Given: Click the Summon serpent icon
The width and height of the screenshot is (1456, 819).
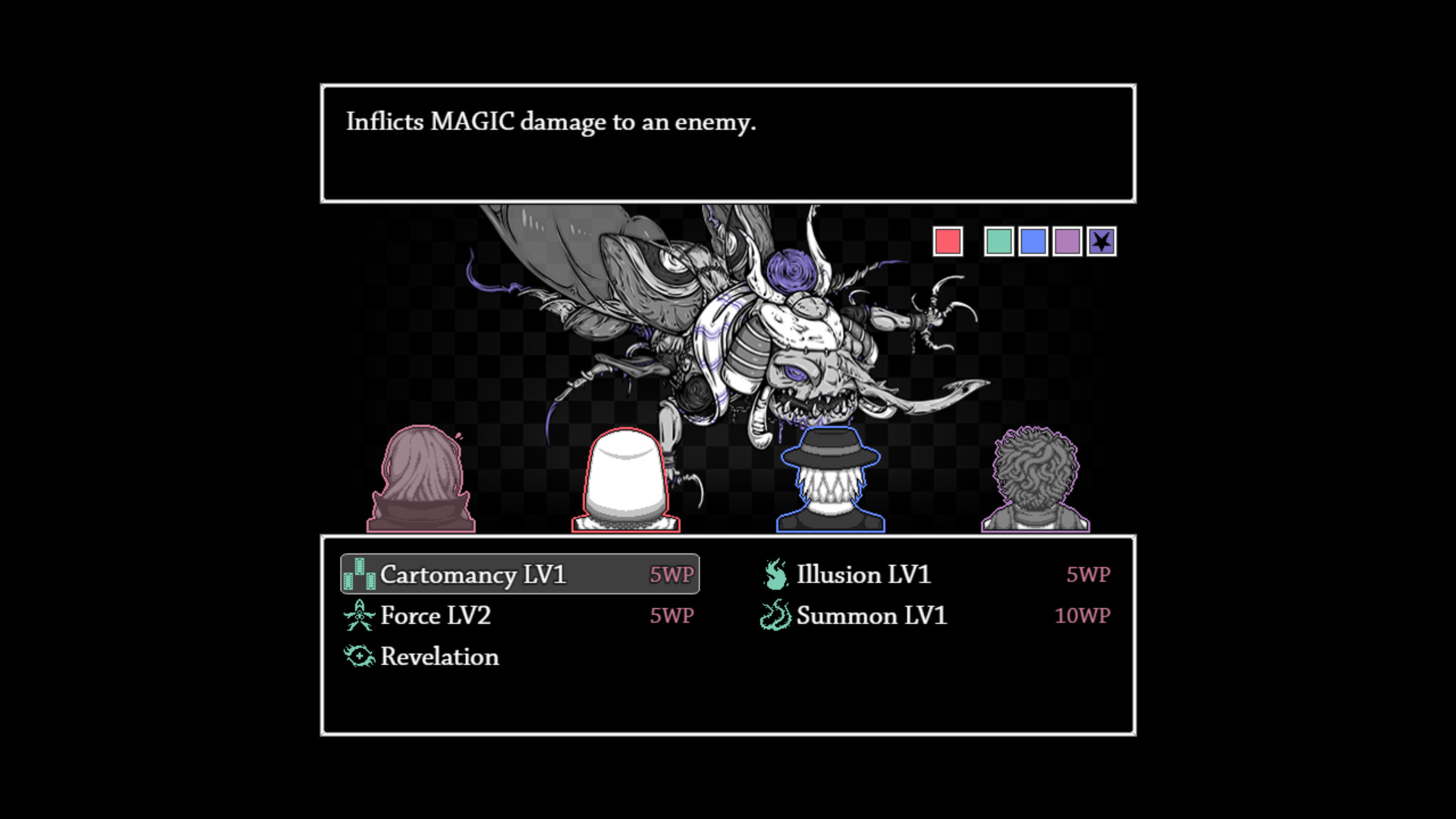Looking at the screenshot, I should point(775,616).
